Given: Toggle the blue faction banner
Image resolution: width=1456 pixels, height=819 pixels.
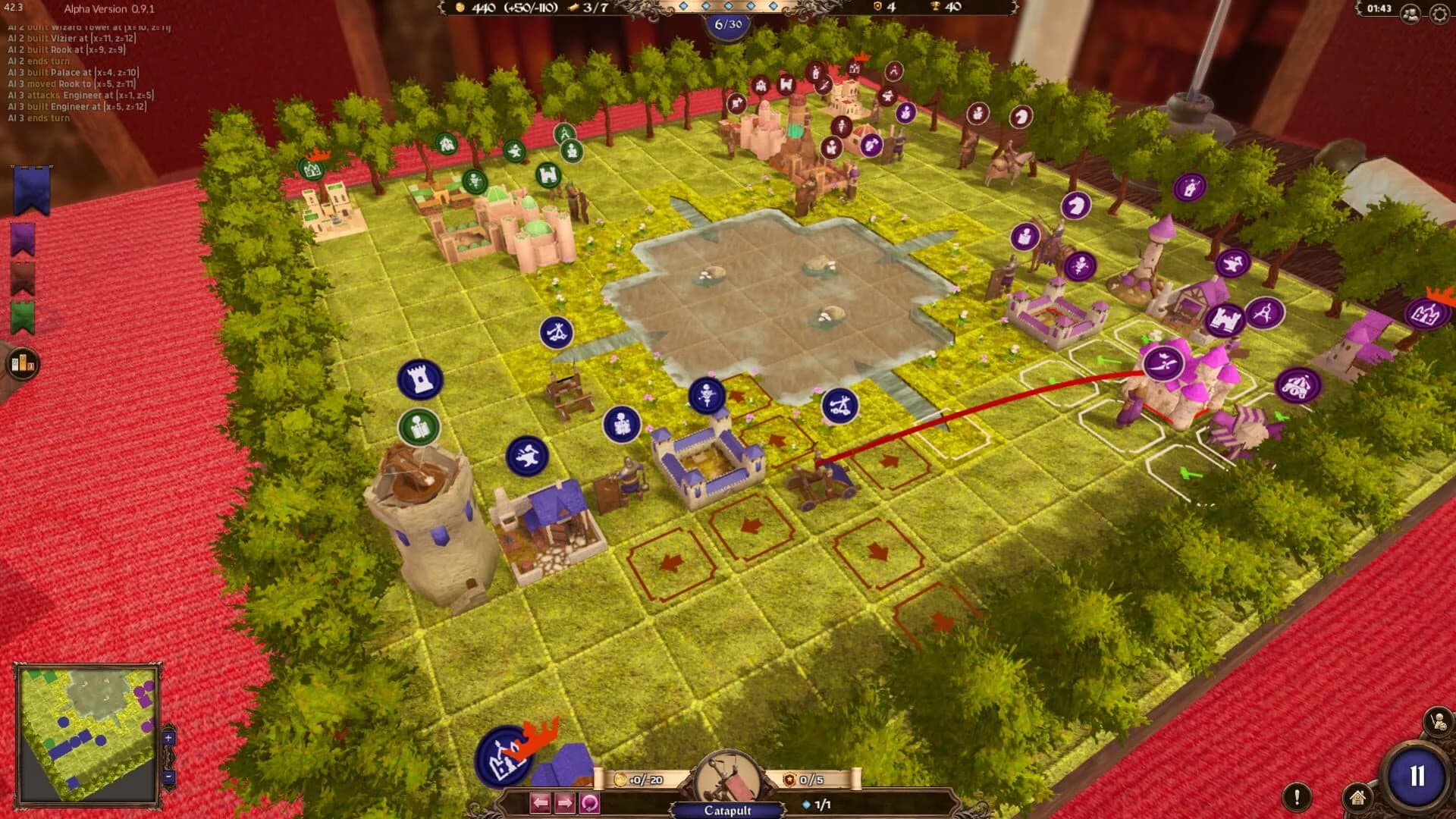Looking at the screenshot, I should pyautogui.click(x=29, y=190).
